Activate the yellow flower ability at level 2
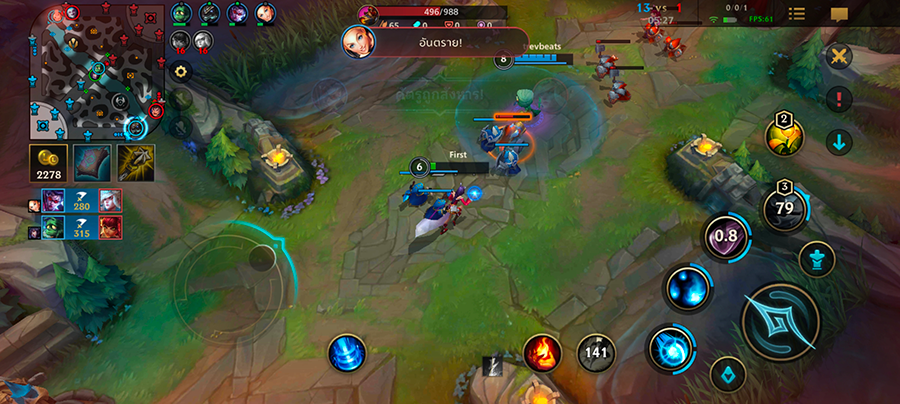This screenshot has width=900, height=404. (x=784, y=137)
